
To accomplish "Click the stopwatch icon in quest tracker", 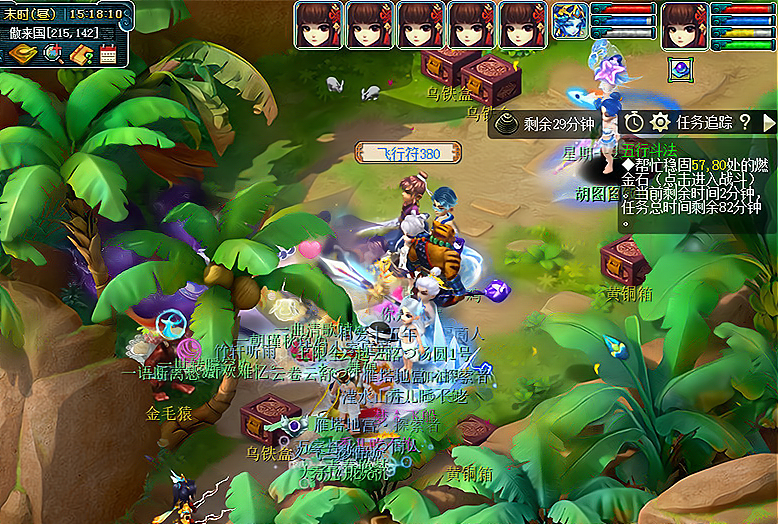I will [x=634, y=122].
